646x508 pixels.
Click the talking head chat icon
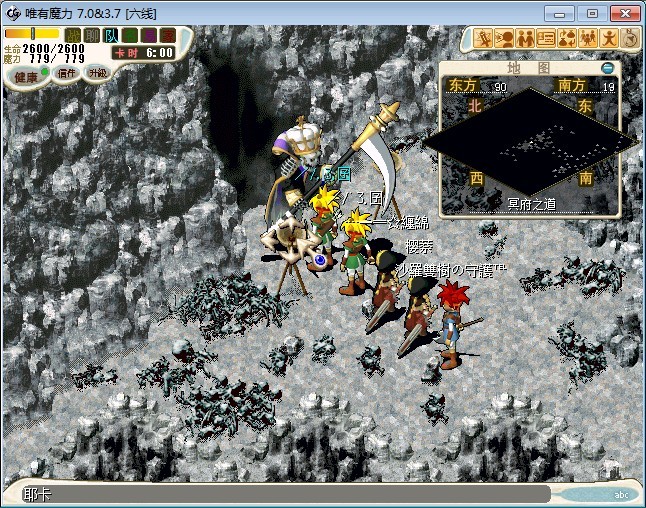coord(505,39)
